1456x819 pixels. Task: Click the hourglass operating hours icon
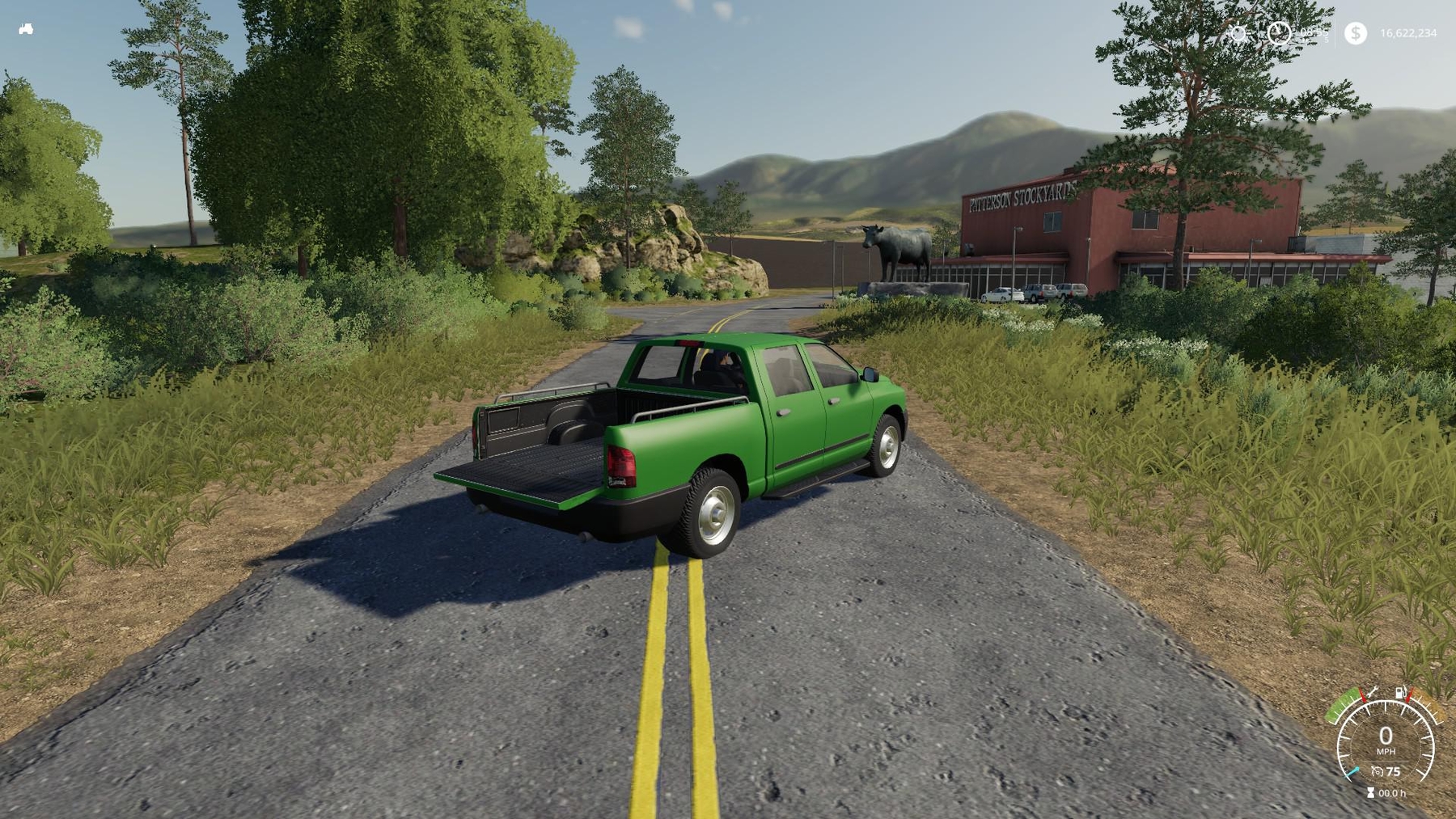click(1370, 793)
